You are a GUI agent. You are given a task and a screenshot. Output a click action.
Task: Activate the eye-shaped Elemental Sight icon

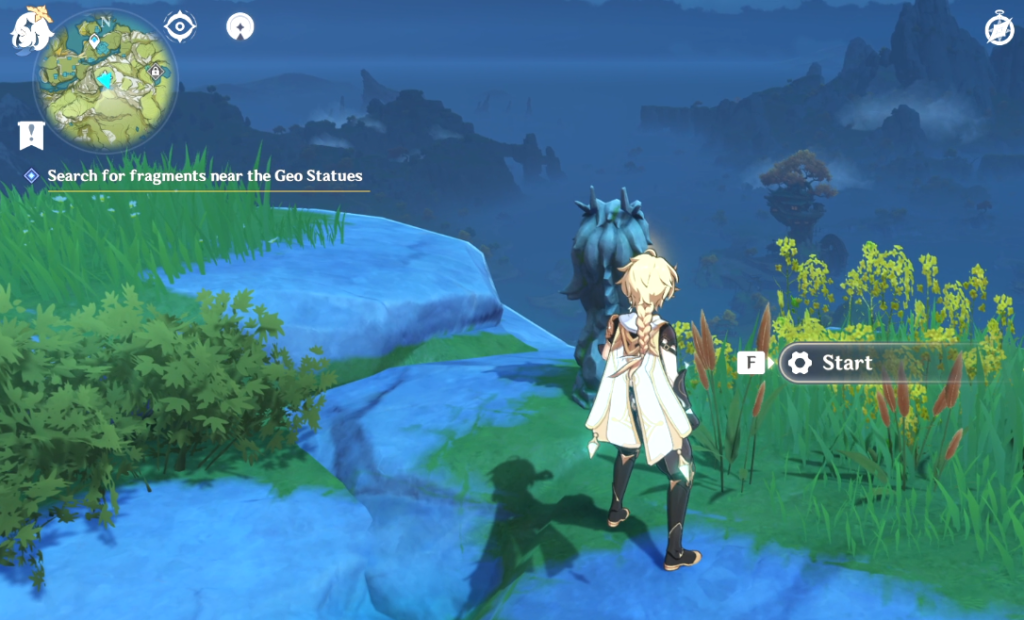pos(180,27)
